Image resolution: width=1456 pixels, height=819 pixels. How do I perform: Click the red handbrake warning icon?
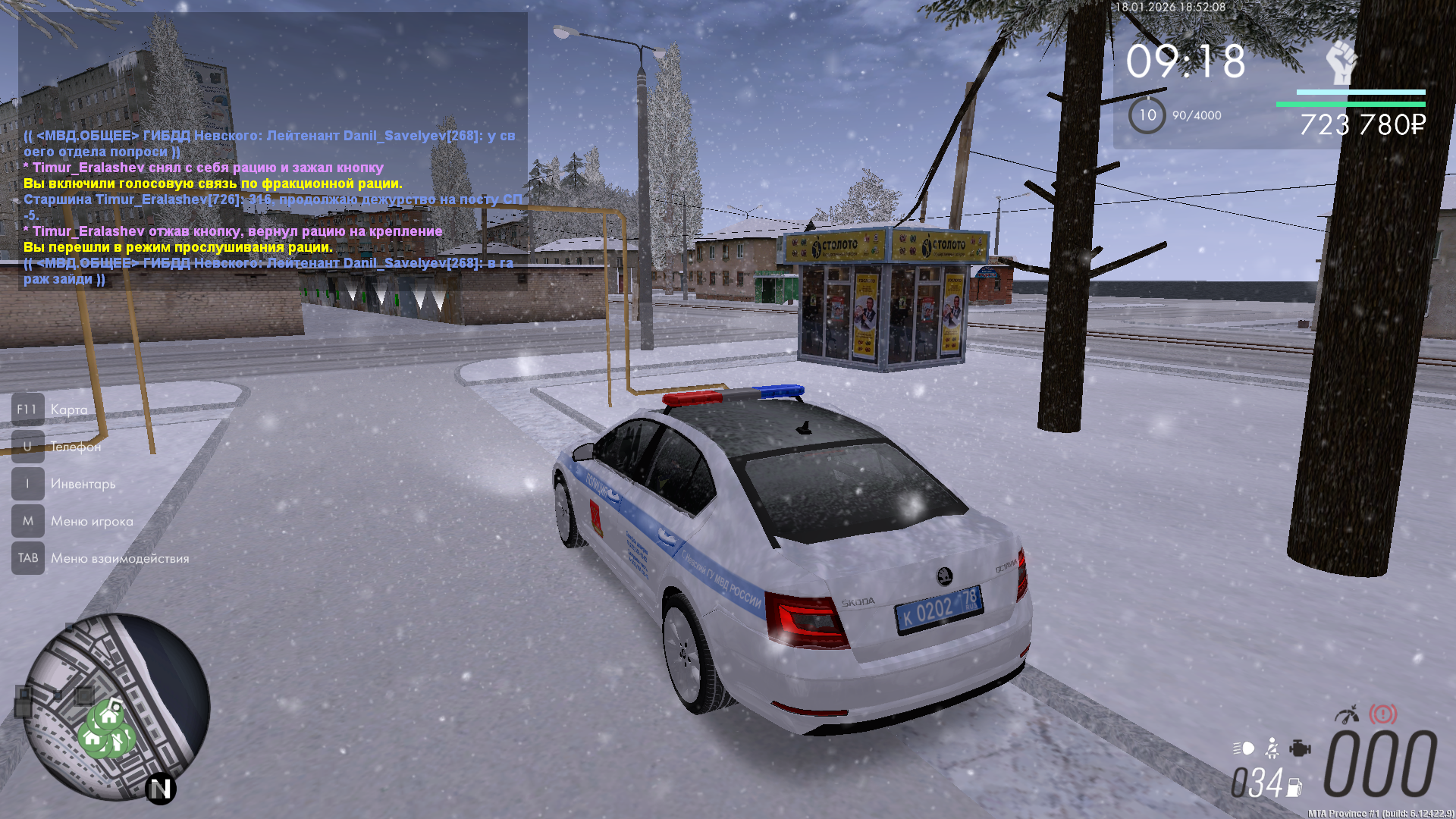click(x=1382, y=714)
